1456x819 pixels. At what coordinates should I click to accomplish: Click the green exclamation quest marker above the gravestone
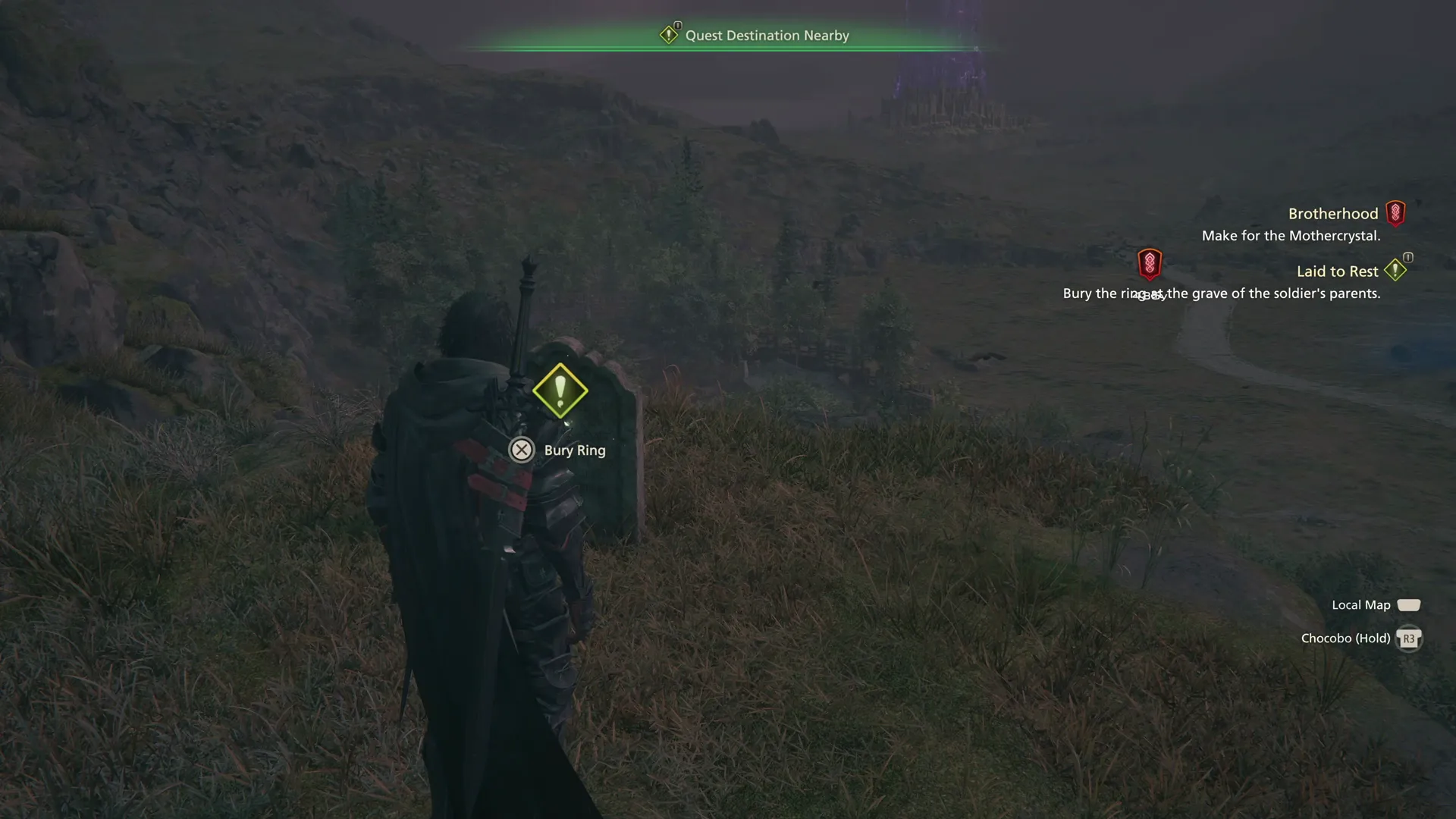560,391
